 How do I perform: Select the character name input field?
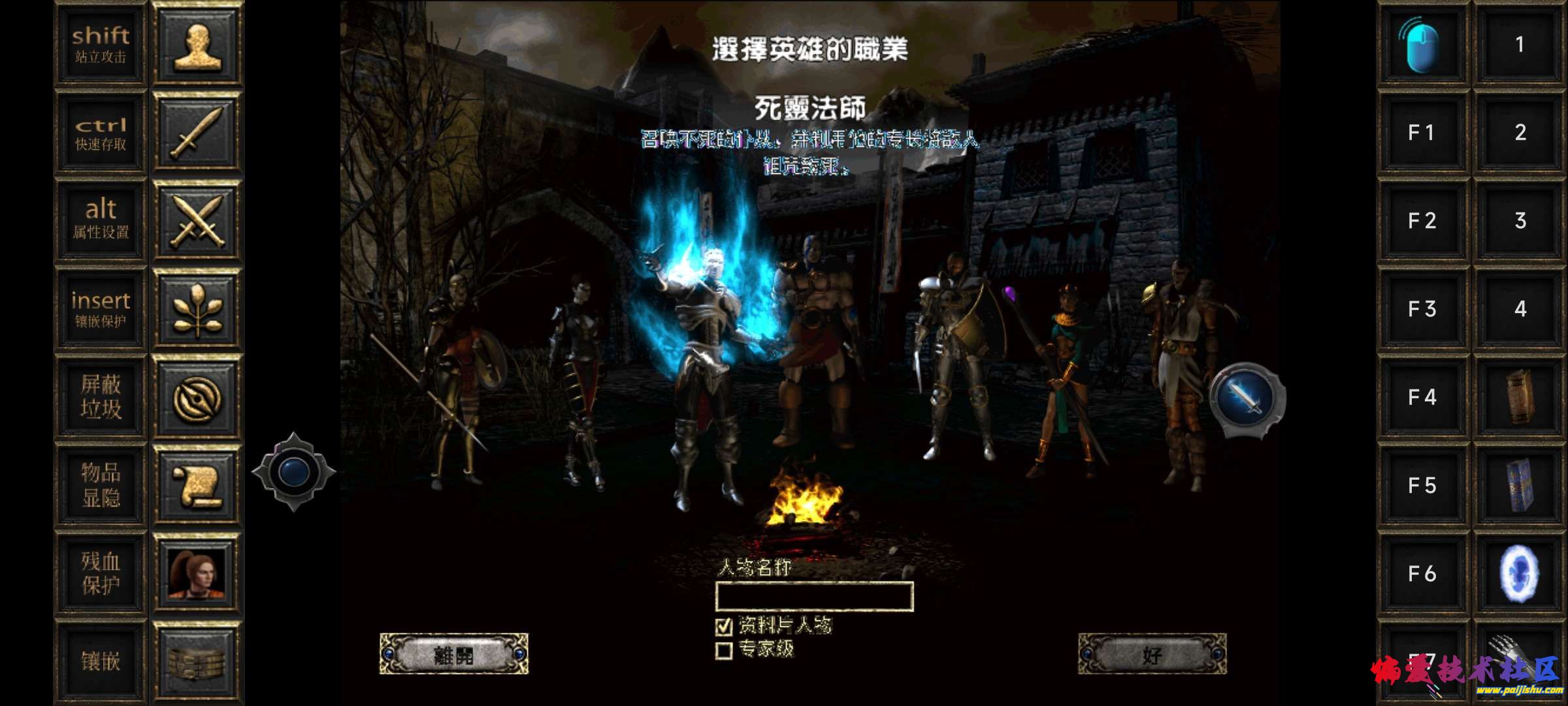coord(814,596)
